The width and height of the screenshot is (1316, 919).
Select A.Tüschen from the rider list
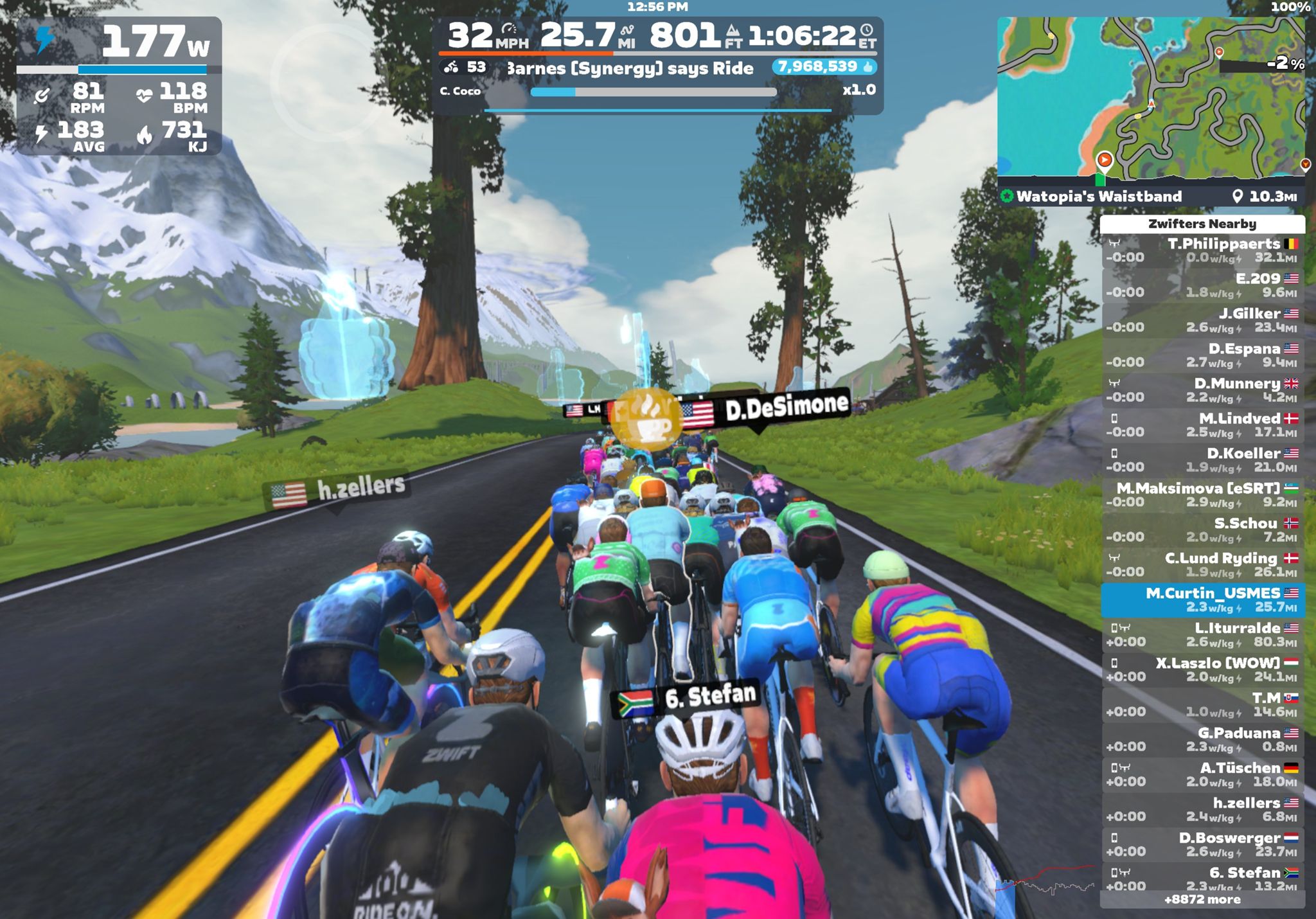click(1202, 774)
